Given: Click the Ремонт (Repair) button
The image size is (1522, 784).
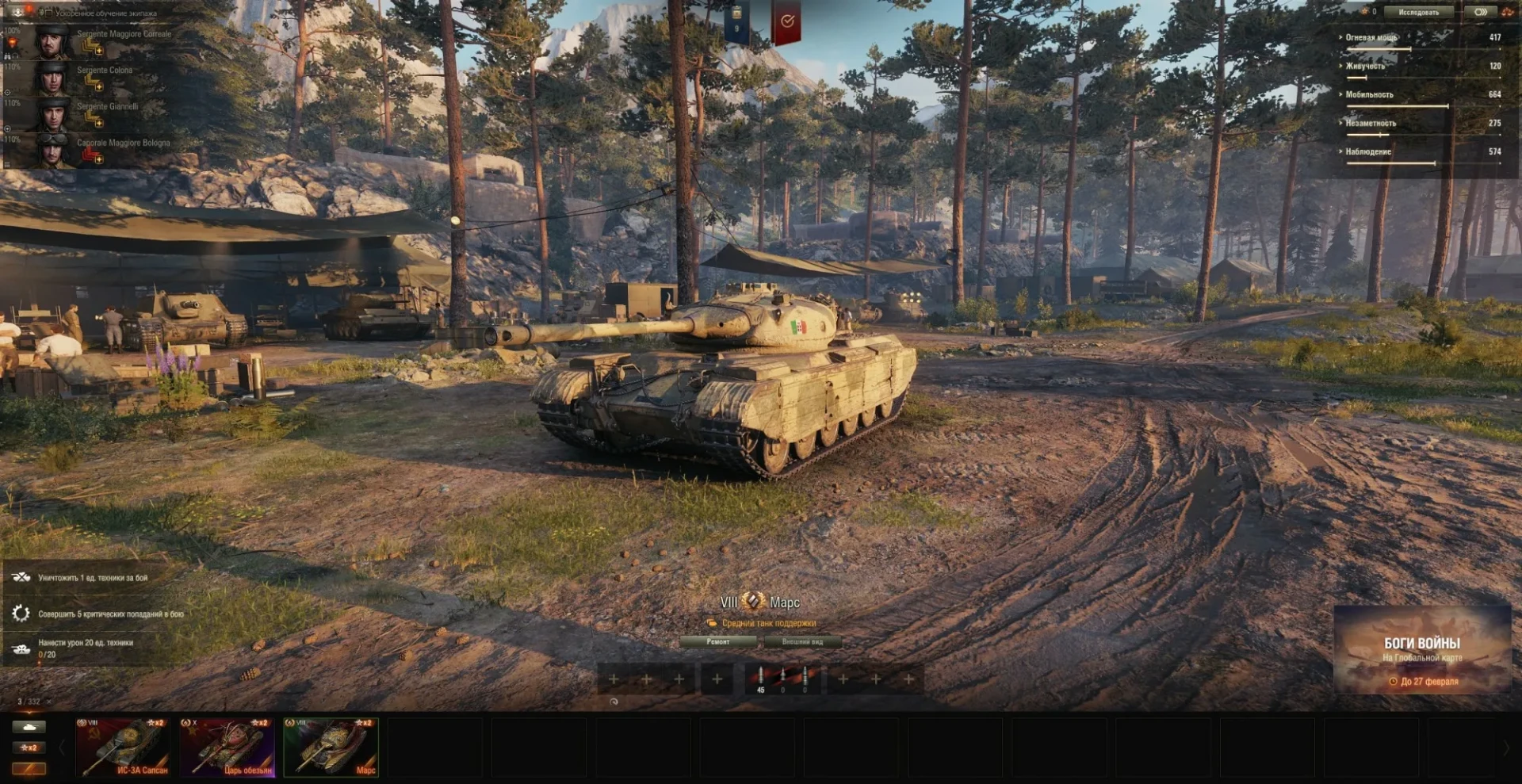Looking at the screenshot, I should [718, 642].
